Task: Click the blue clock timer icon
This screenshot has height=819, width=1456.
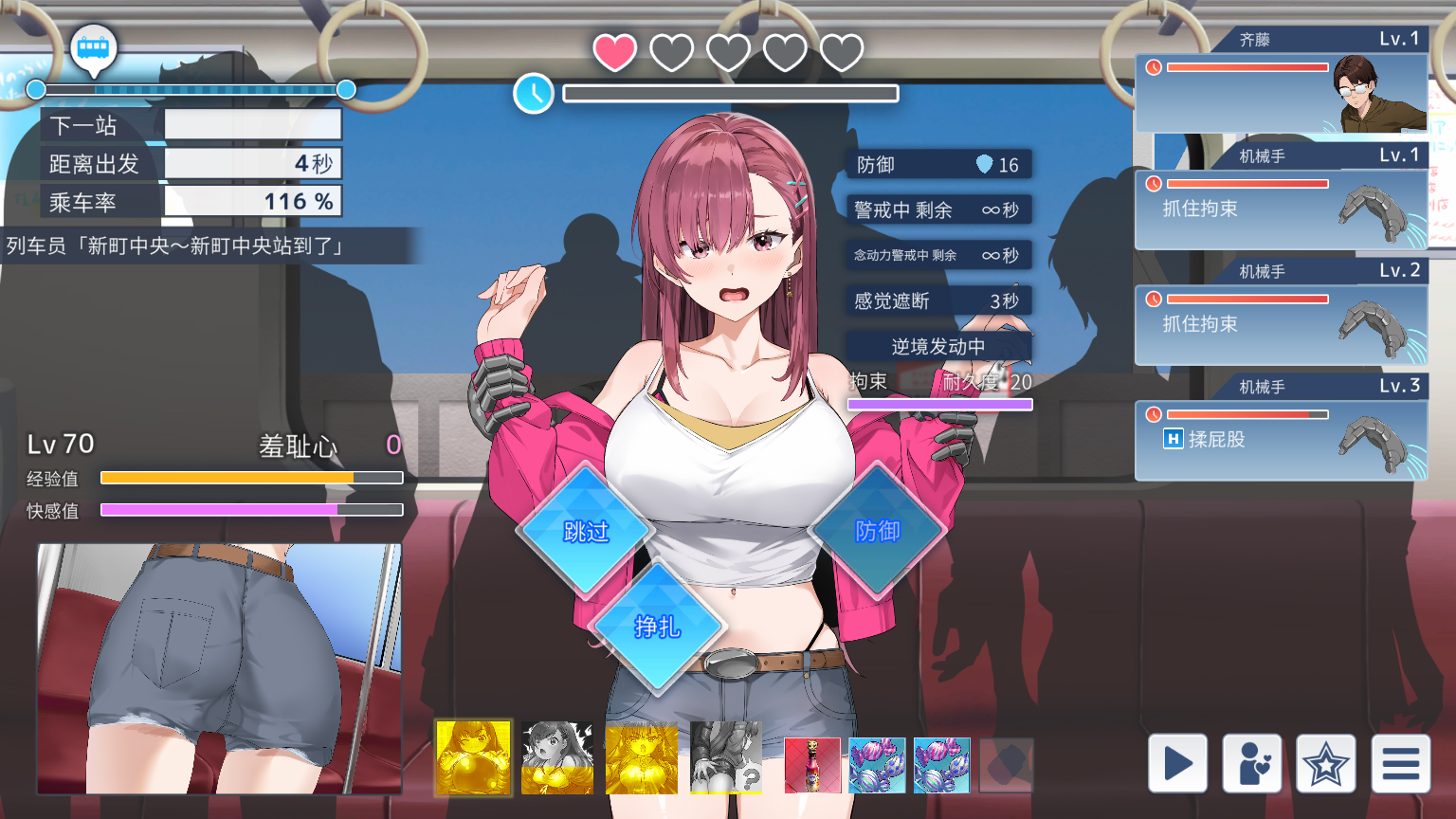Action: click(534, 93)
